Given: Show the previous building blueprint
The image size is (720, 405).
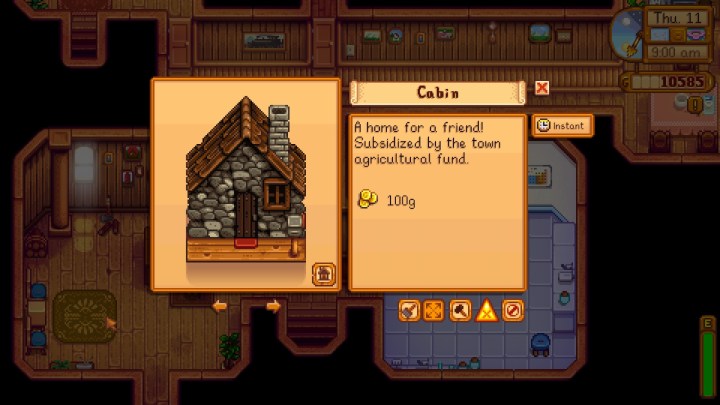Looking at the screenshot, I should [x=220, y=306].
